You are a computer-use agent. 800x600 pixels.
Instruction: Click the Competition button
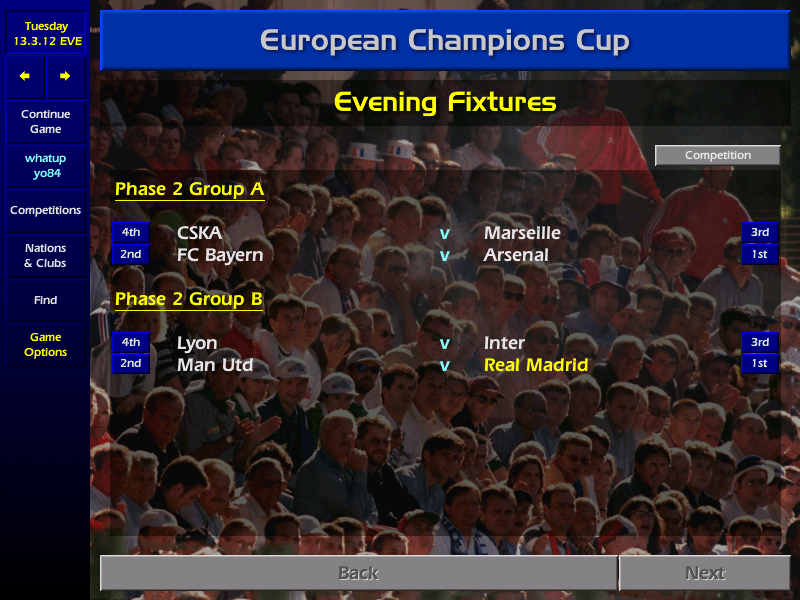[x=717, y=156]
